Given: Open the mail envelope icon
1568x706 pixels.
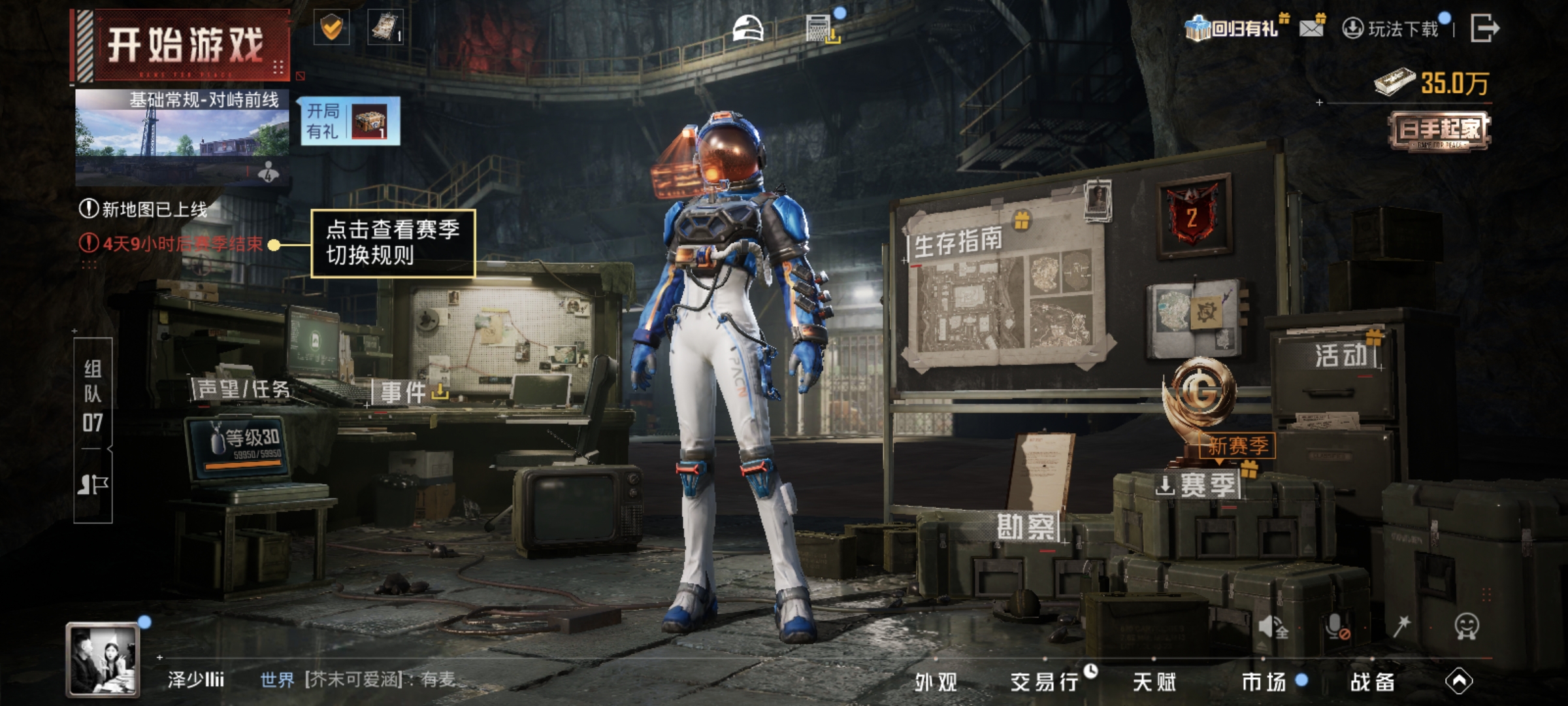Looking at the screenshot, I should (1311, 28).
